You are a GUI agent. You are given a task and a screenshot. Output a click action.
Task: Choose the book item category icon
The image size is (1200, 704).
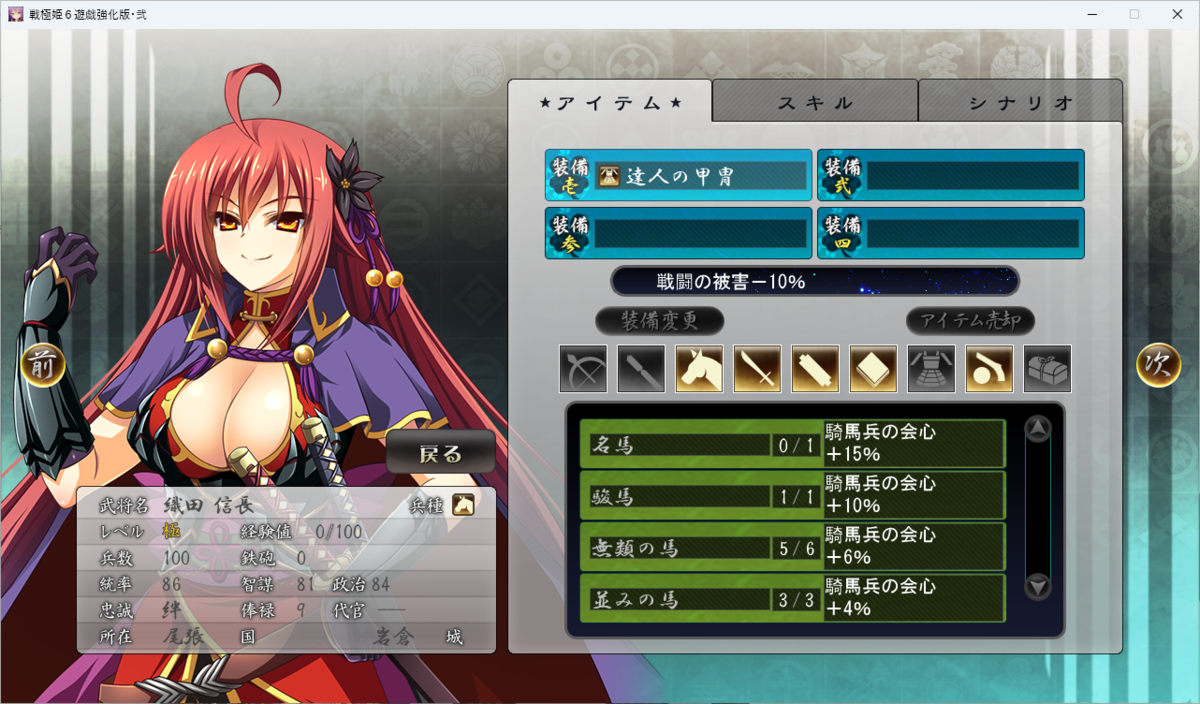[x=873, y=368]
